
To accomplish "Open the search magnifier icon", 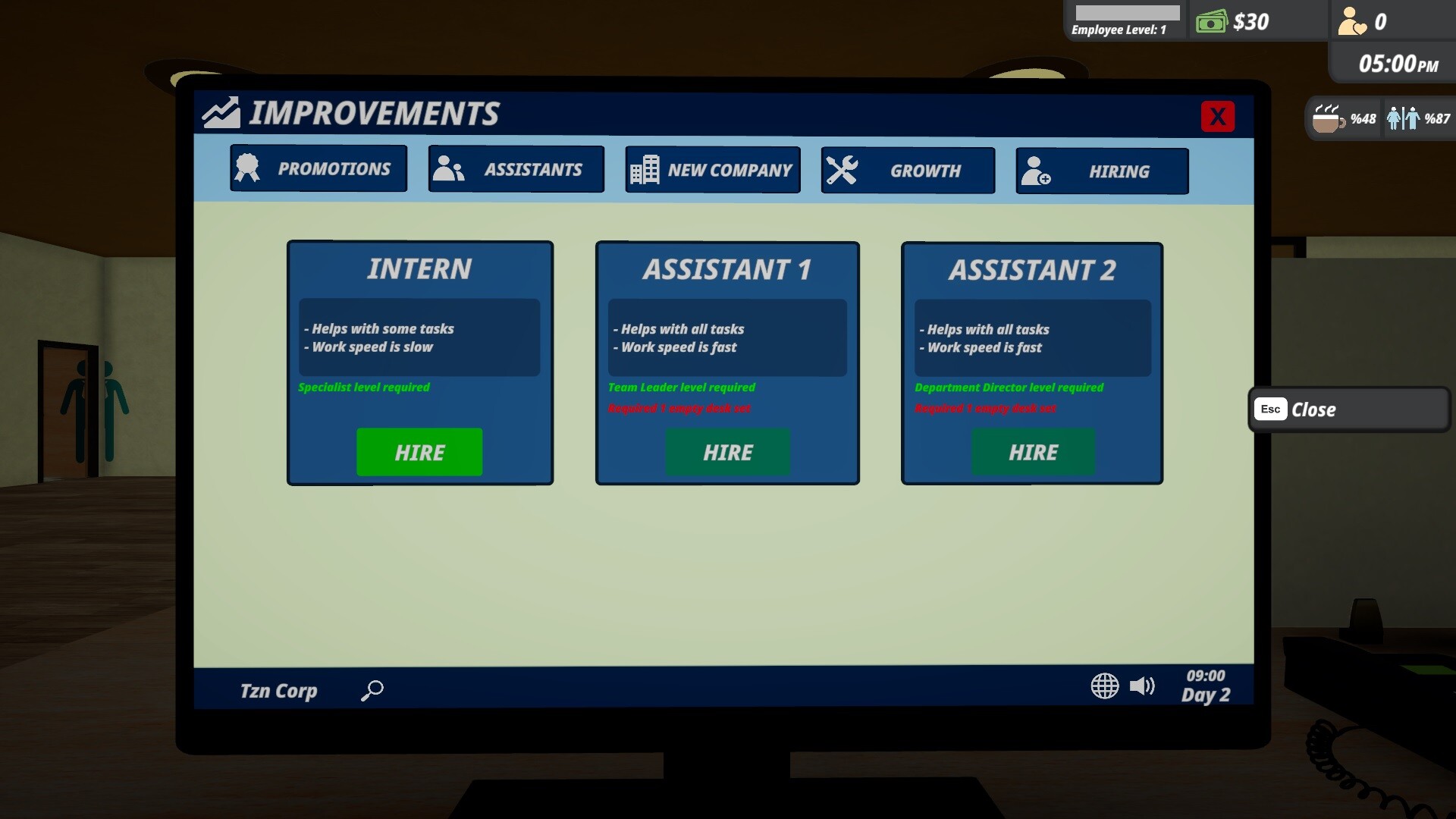I will 371,690.
